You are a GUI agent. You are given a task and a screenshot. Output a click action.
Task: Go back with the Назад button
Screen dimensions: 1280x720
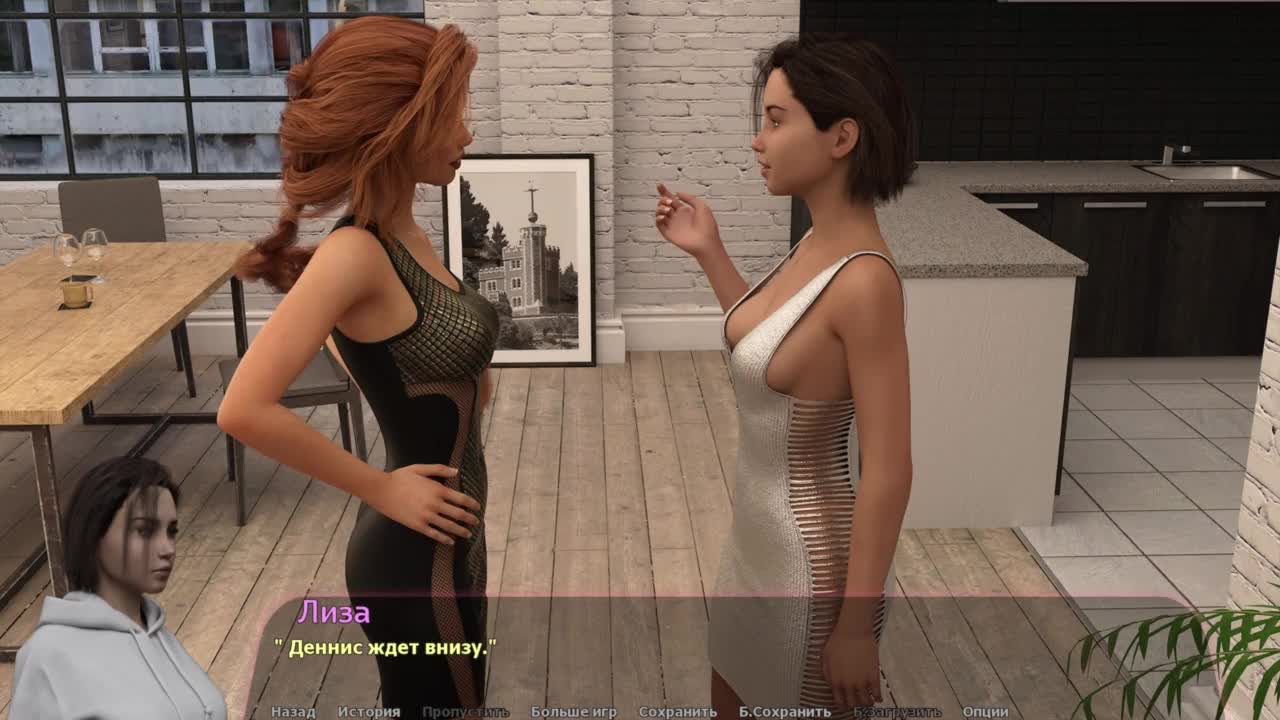point(293,712)
